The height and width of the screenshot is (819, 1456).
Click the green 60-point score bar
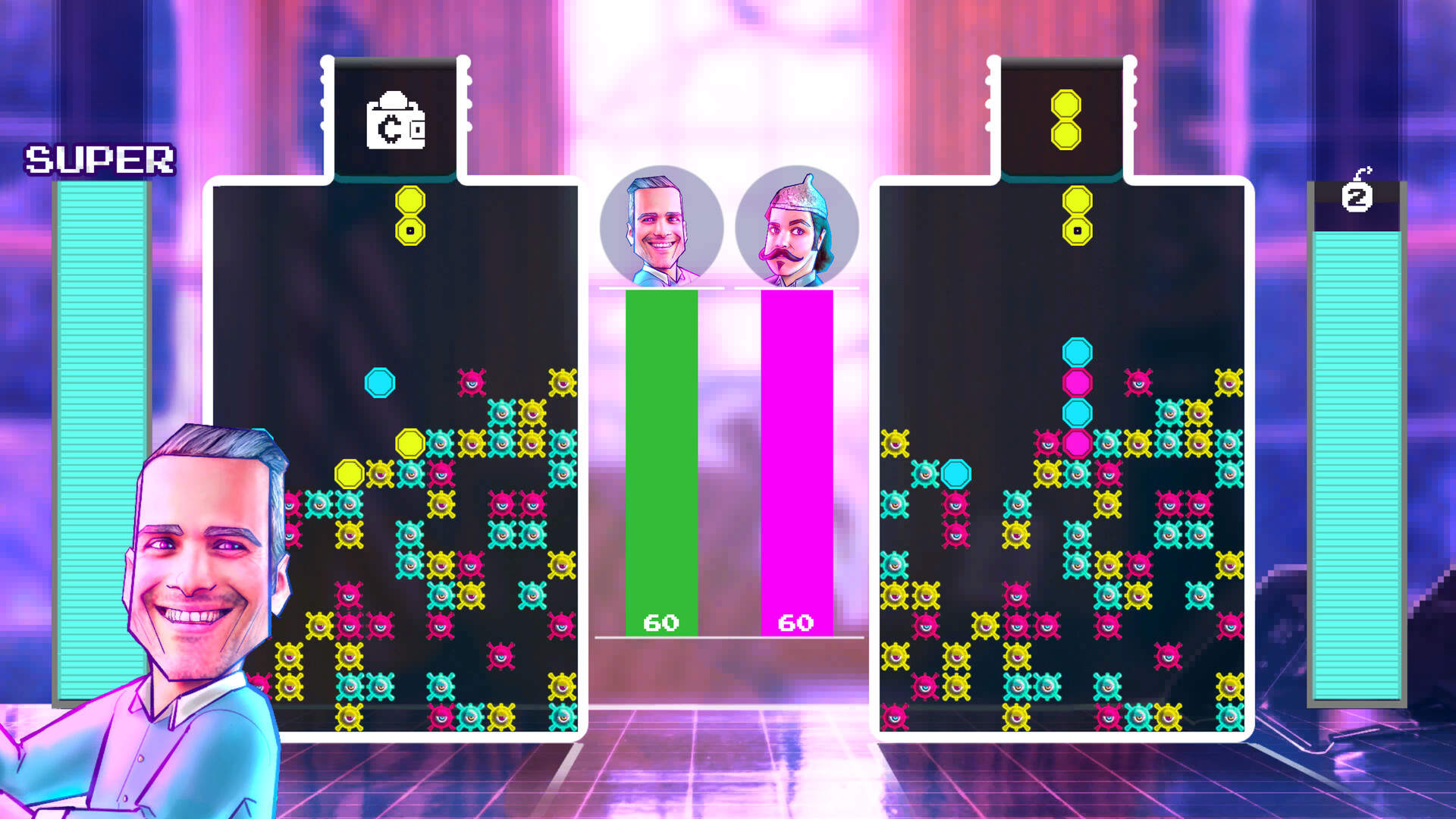tap(661, 455)
